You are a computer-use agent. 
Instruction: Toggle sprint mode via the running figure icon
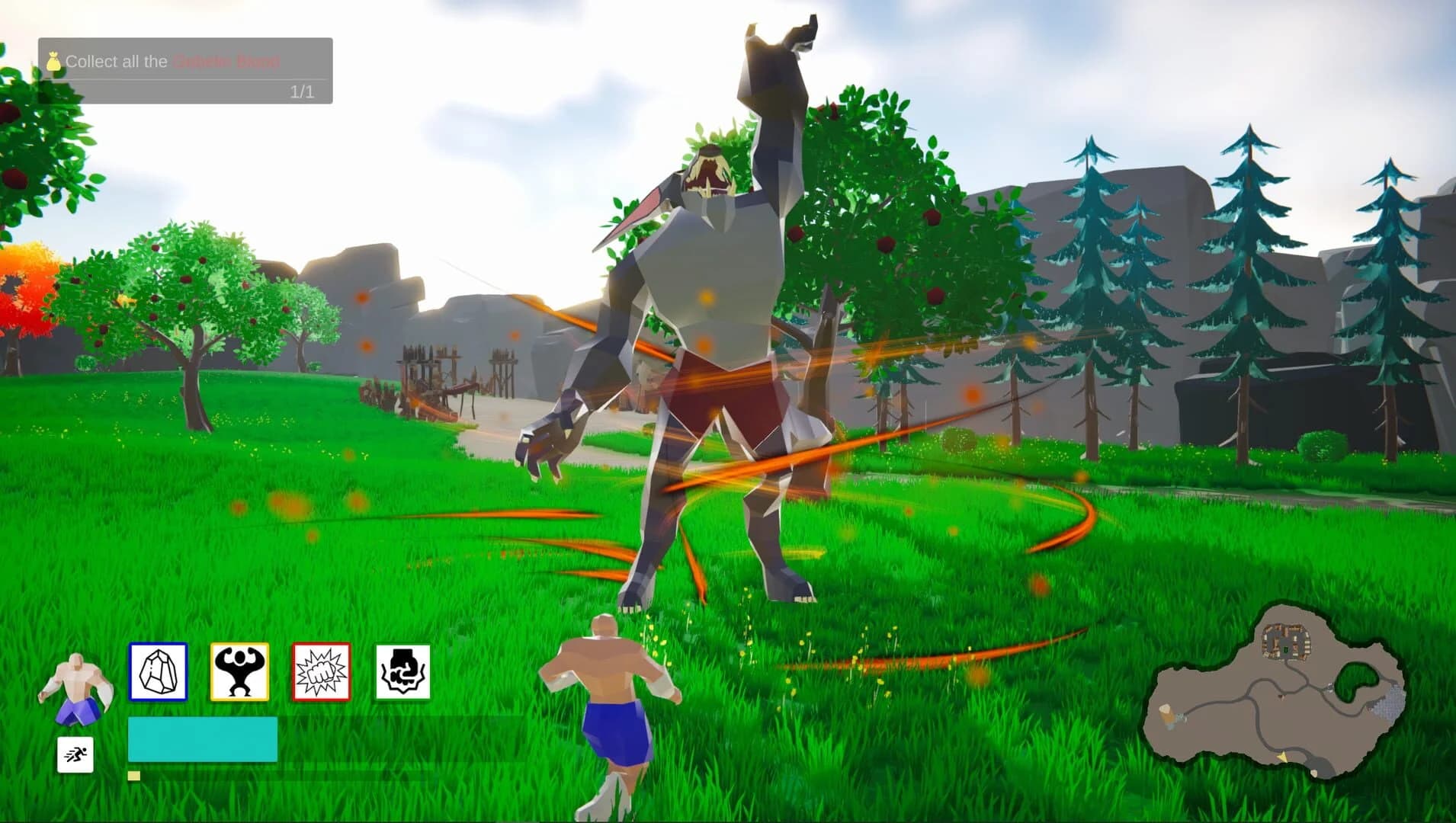pos(75,757)
